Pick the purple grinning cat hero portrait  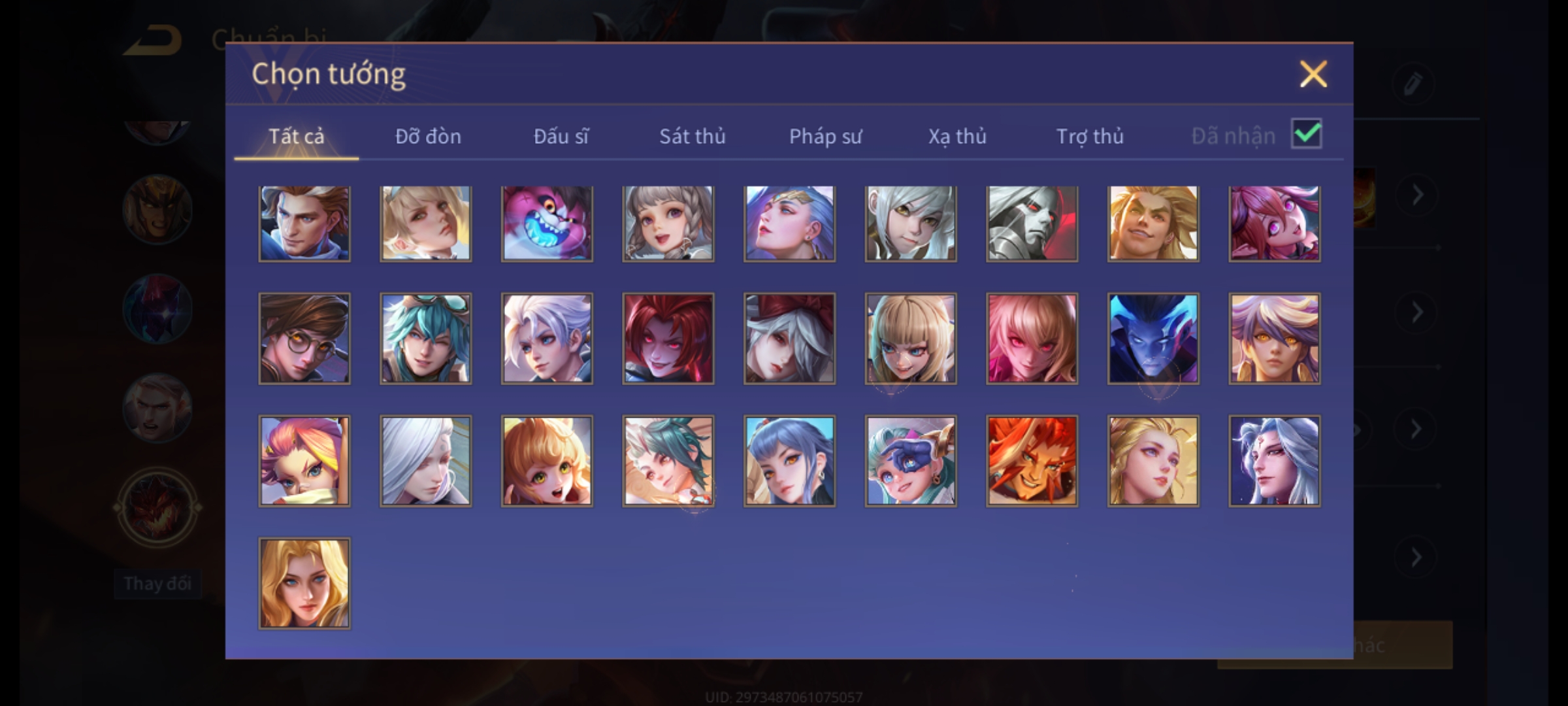coord(547,224)
